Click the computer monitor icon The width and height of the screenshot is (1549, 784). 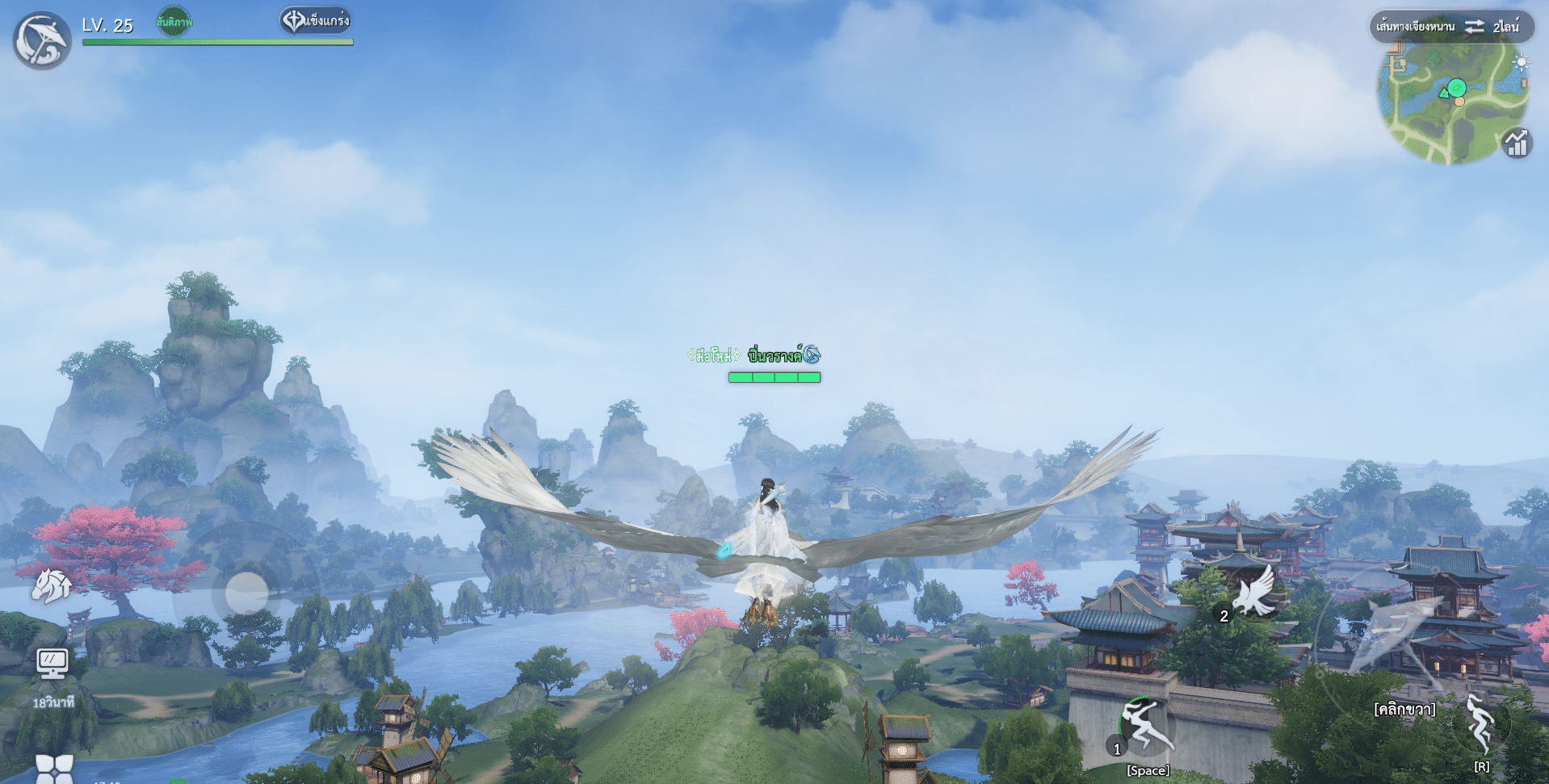(x=52, y=664)
